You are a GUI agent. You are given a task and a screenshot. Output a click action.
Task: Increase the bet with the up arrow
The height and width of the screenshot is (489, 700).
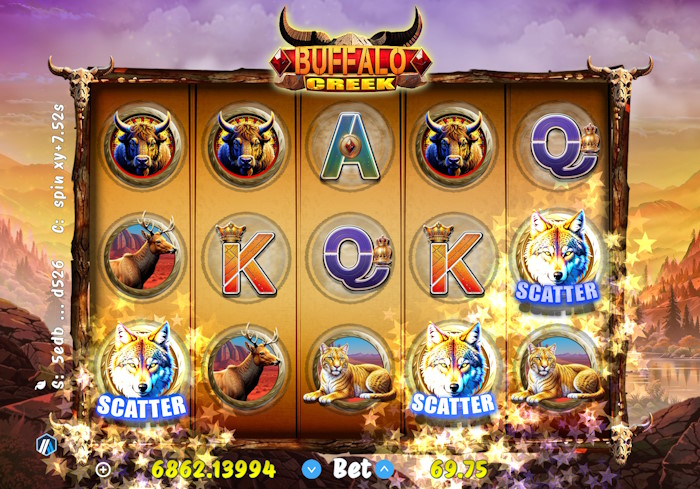(x=385, y=468)
